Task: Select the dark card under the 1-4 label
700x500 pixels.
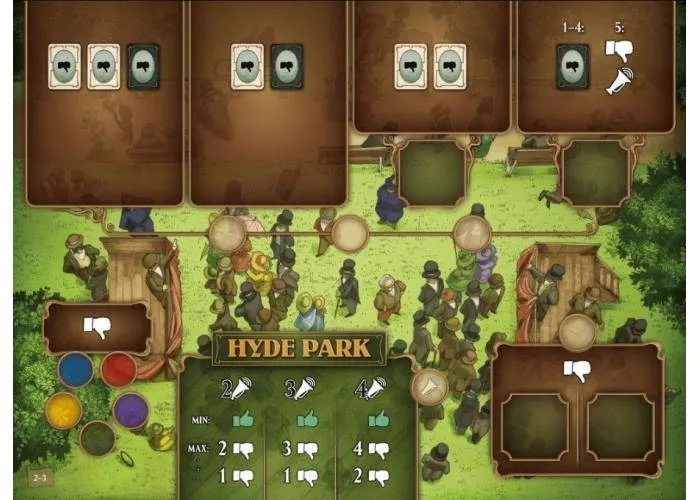Action: [x=572, y=66]
